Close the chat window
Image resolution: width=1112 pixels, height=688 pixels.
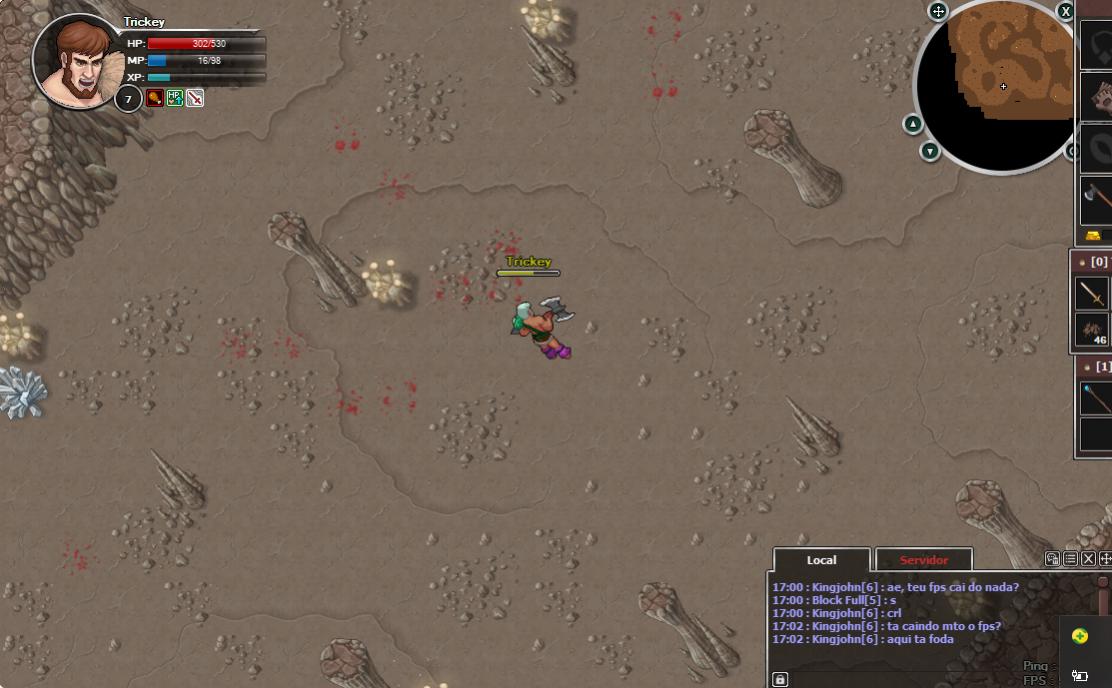tap(1088, 559)
